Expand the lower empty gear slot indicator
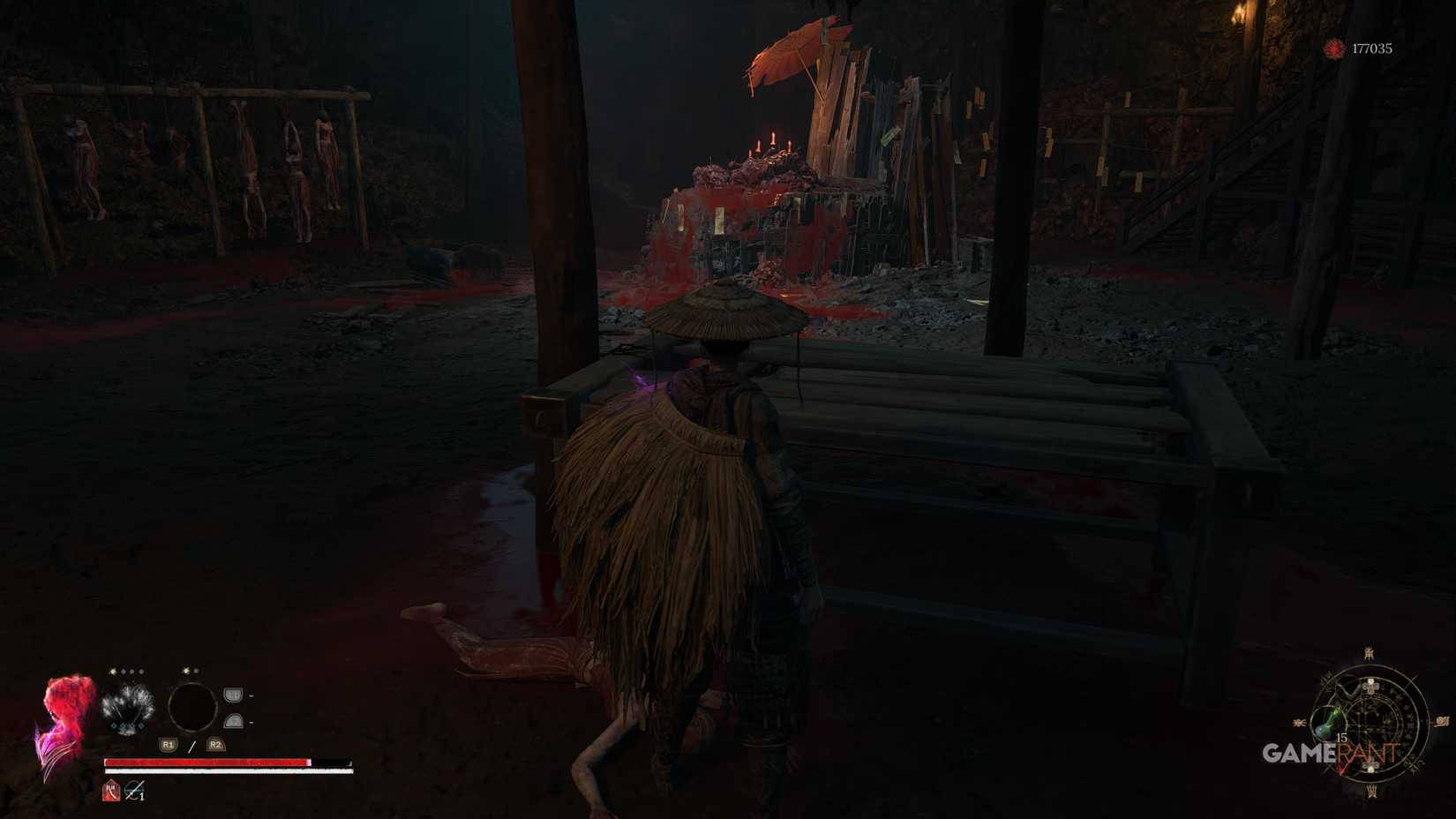 point(234,722)
